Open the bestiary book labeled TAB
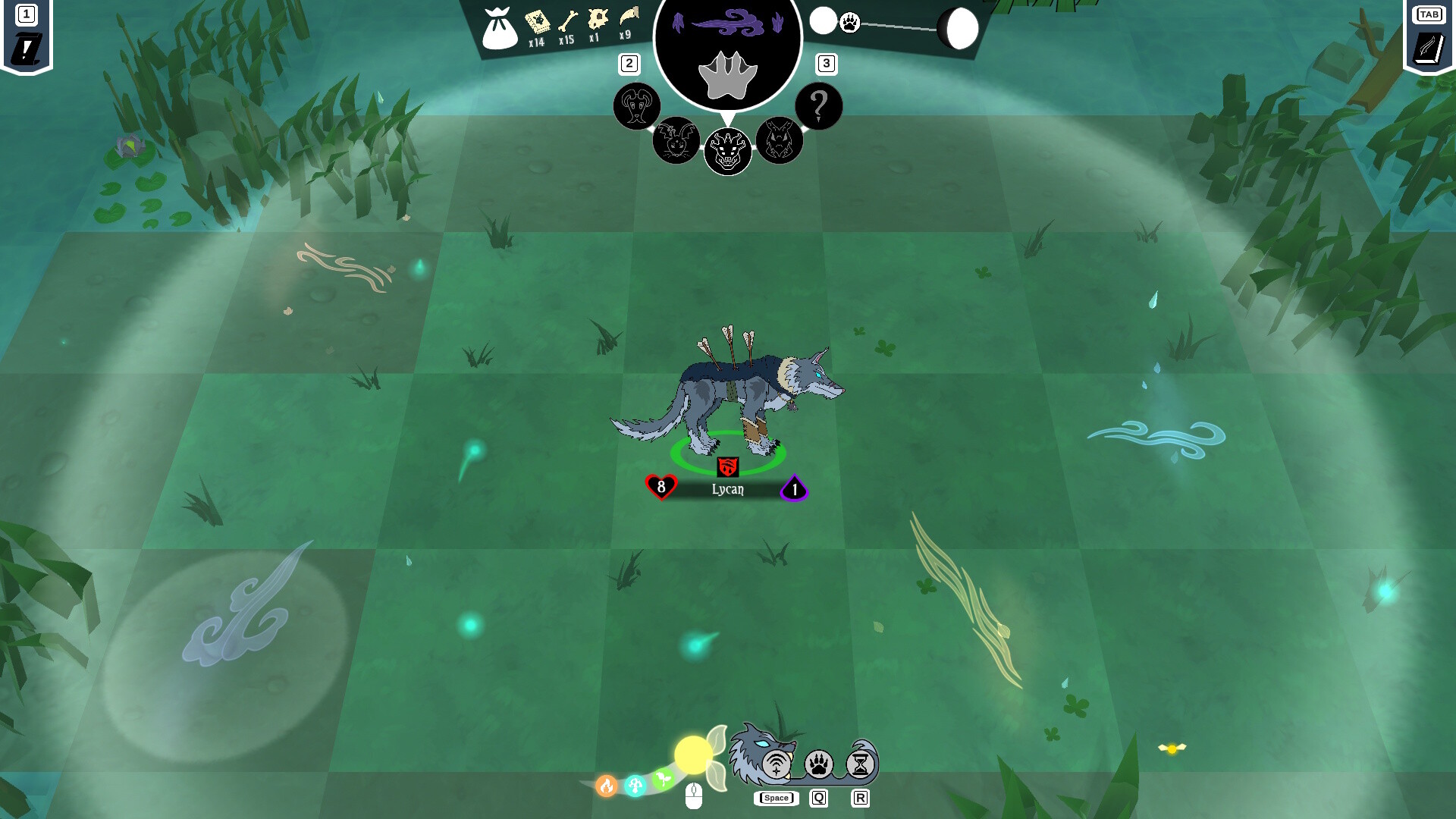 pos(1428,45)
